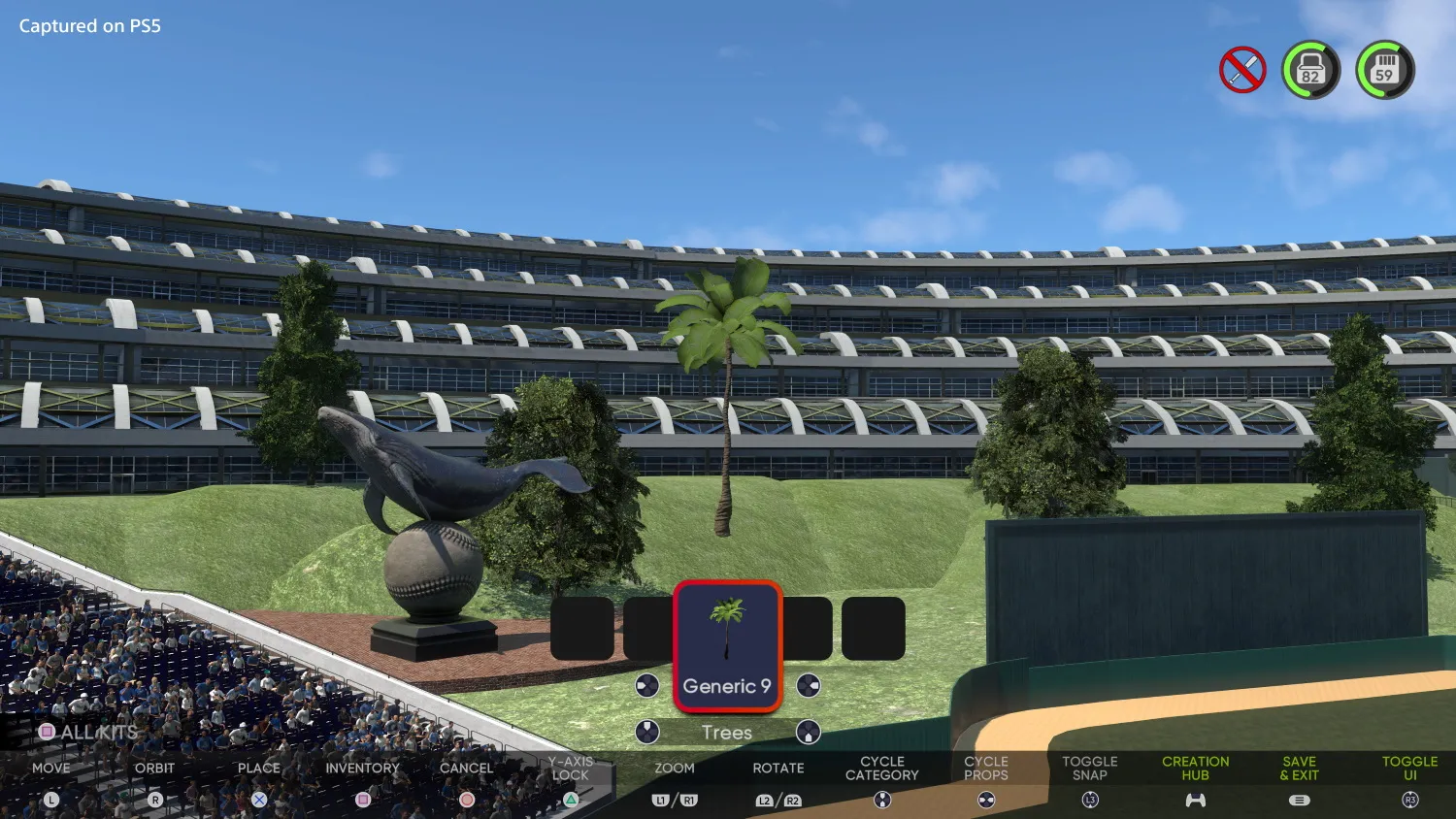This screenshot has height=819, width=1456.
Task: Cycle to the next prop with right d-pad arrow
Action: 809,685
